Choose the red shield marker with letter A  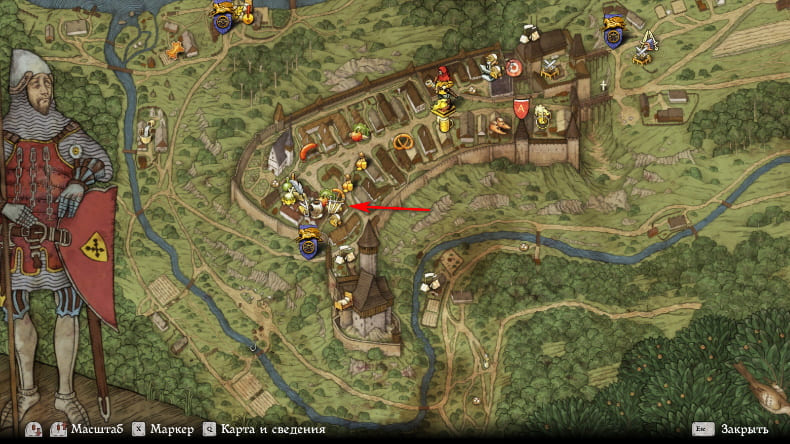tap(520, 108)
